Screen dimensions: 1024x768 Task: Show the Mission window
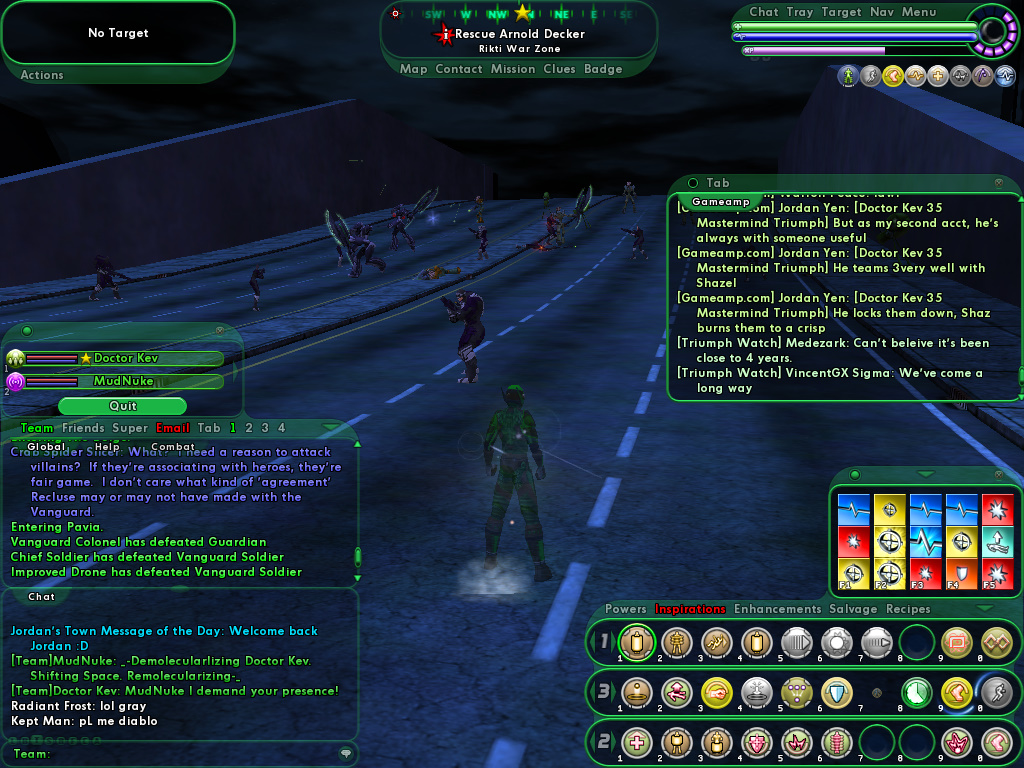pos(513,69)
